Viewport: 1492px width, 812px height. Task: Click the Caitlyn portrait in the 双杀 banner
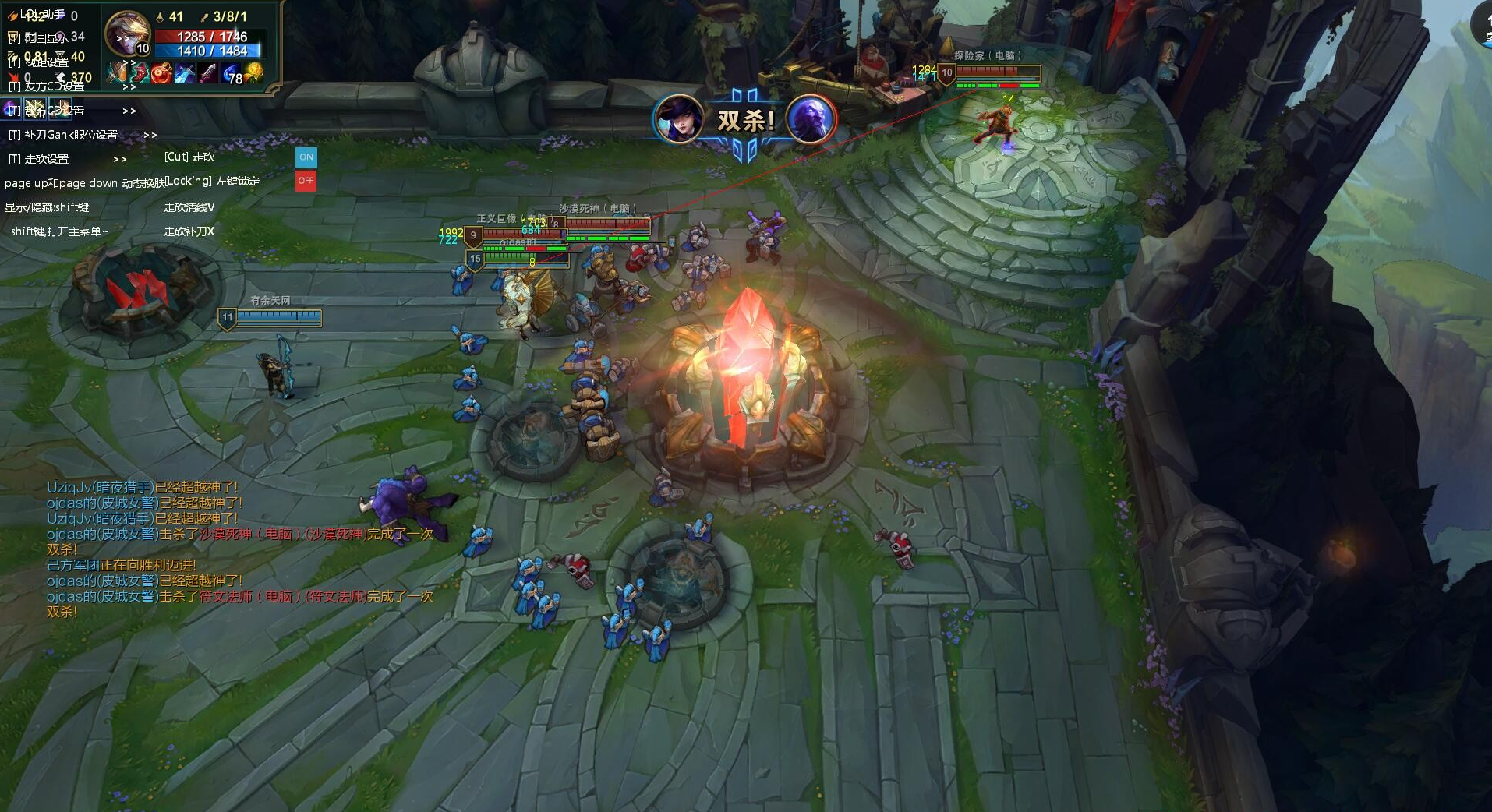coord(677,119)
